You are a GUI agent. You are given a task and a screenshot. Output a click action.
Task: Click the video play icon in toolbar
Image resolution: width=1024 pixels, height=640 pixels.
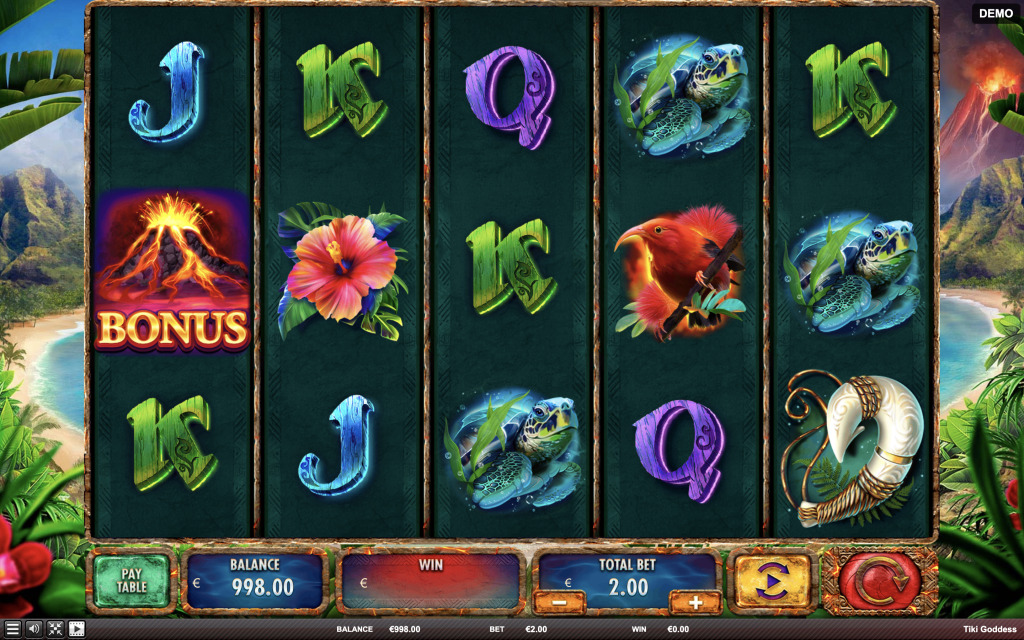click(x=76, y=629)
